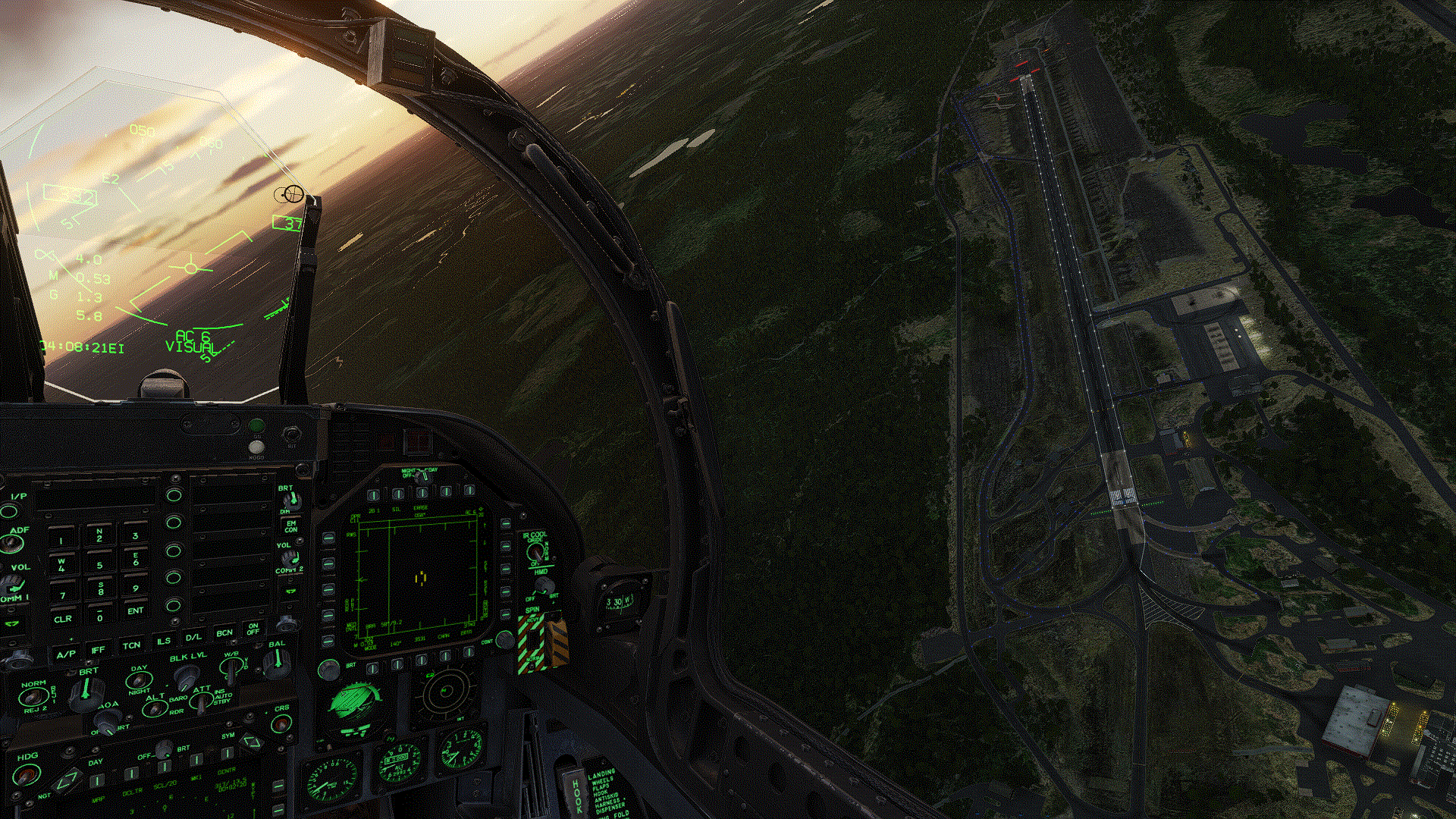Viewport: 1456px width, 819px height.
Task: Engage the ILS function button
Action: (x=163, y=642)
